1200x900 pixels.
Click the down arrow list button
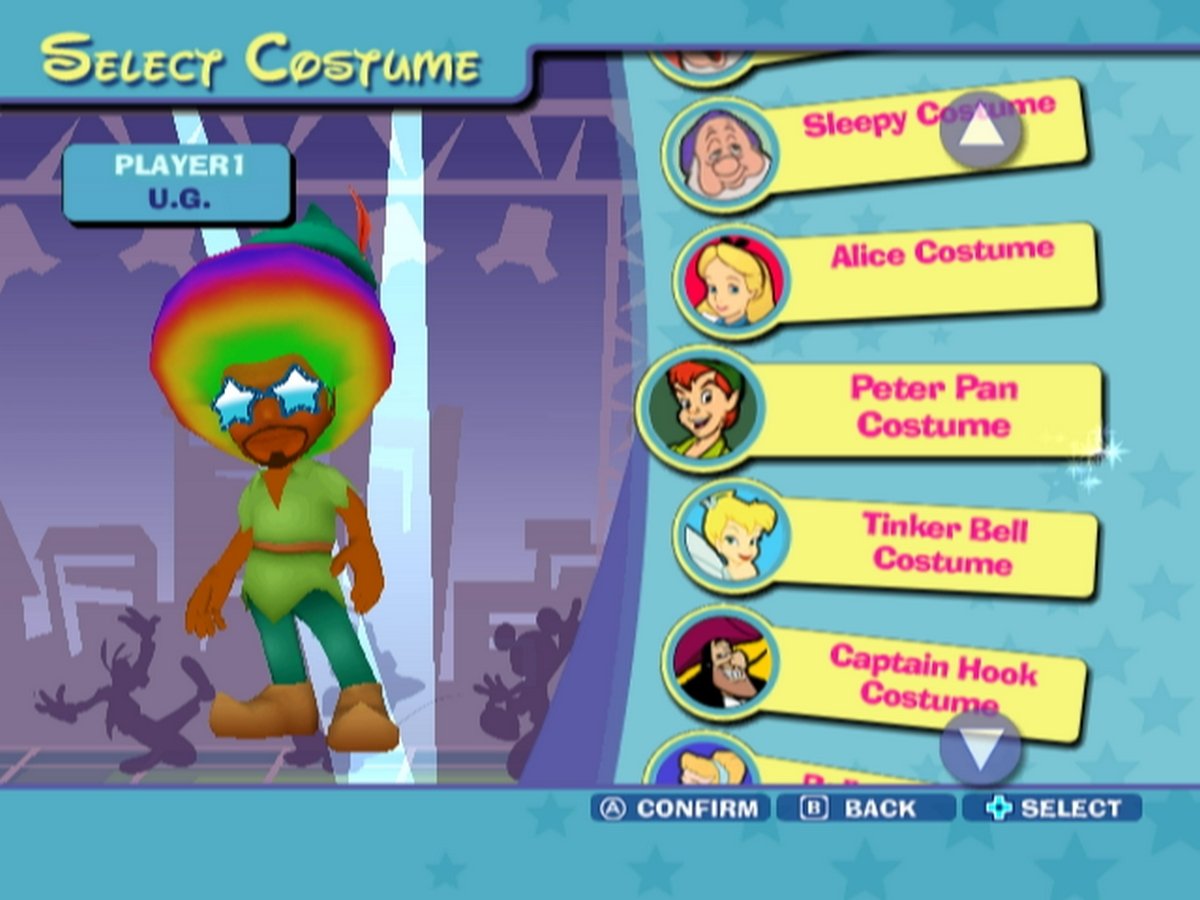click(x=980, y=749)
